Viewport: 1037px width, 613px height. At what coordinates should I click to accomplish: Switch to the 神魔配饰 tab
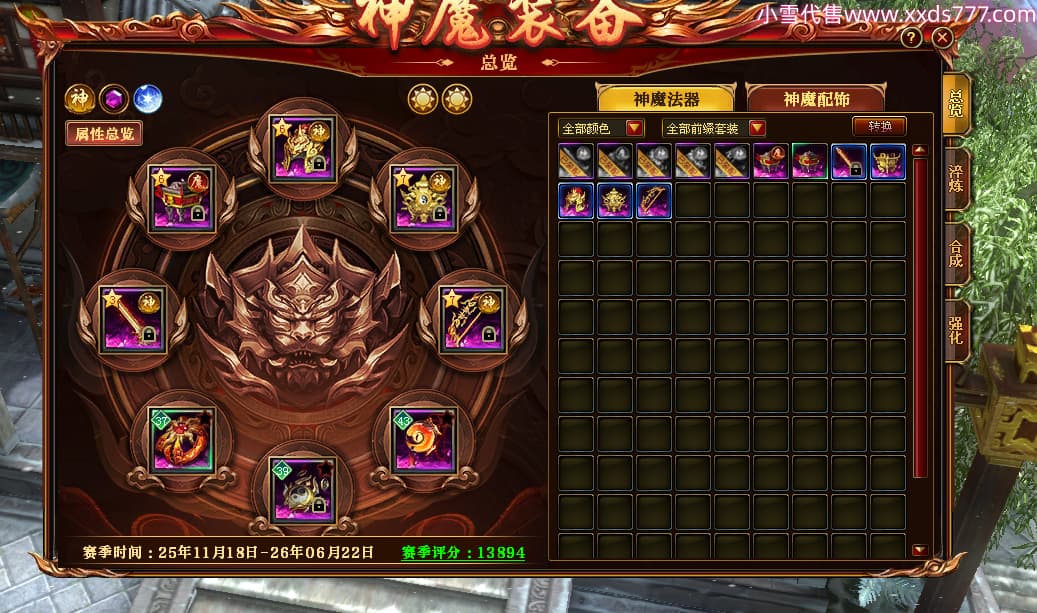(815, 99)
